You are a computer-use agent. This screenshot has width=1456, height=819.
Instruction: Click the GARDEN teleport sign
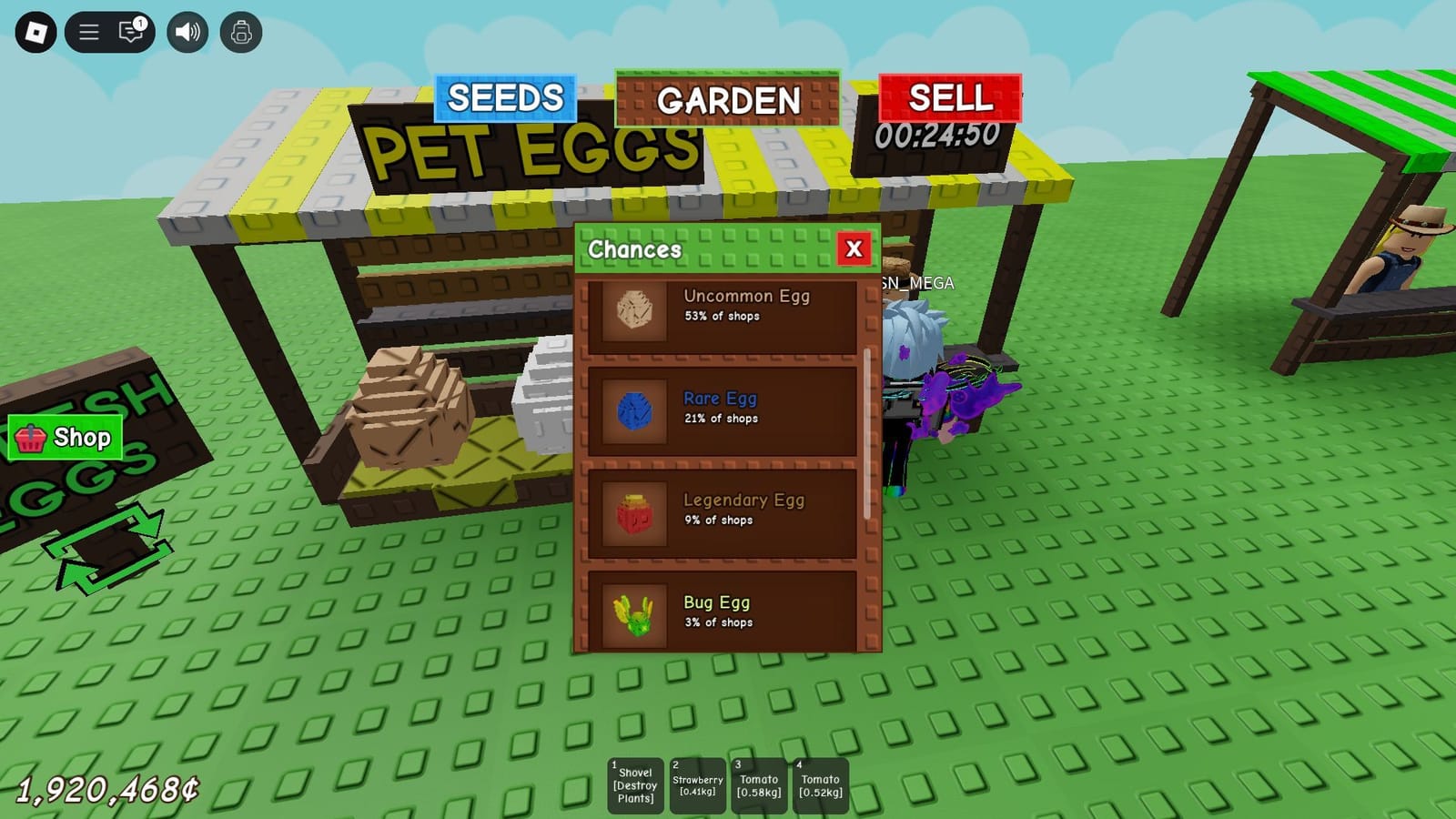pos(727,101)
